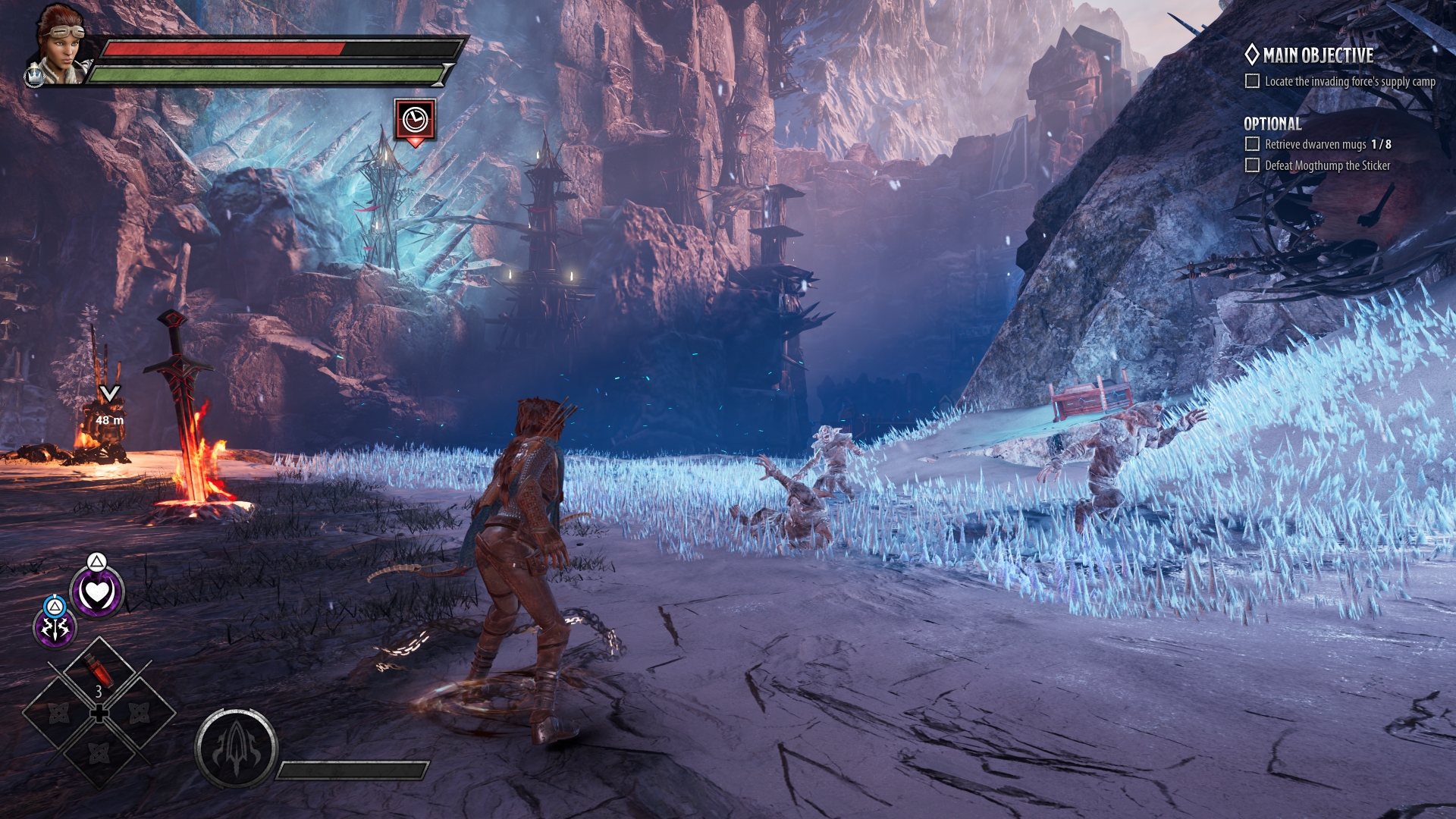1456x819 pixels.
Task: Select the red clock status icon
Action: point(415,120)
